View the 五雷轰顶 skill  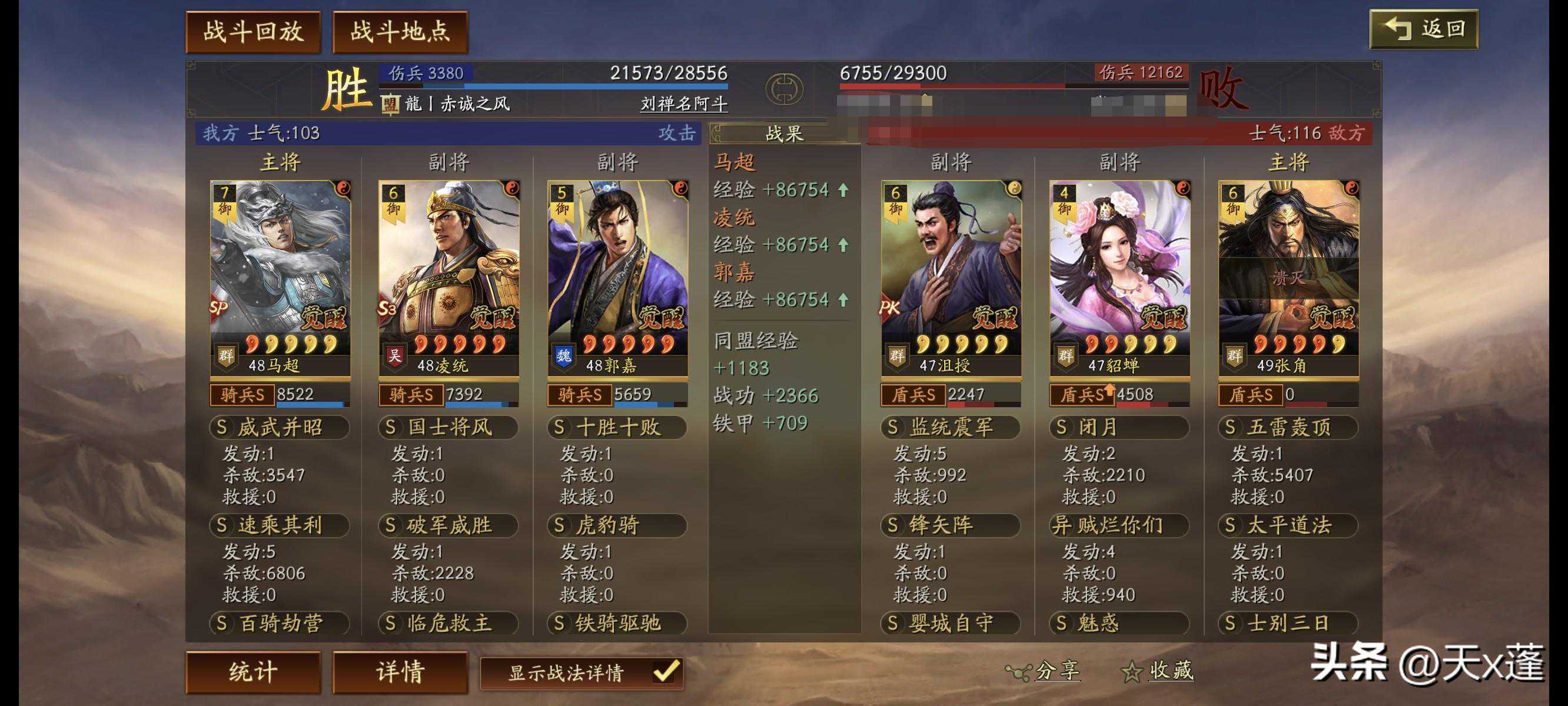tap(1288, 427)
